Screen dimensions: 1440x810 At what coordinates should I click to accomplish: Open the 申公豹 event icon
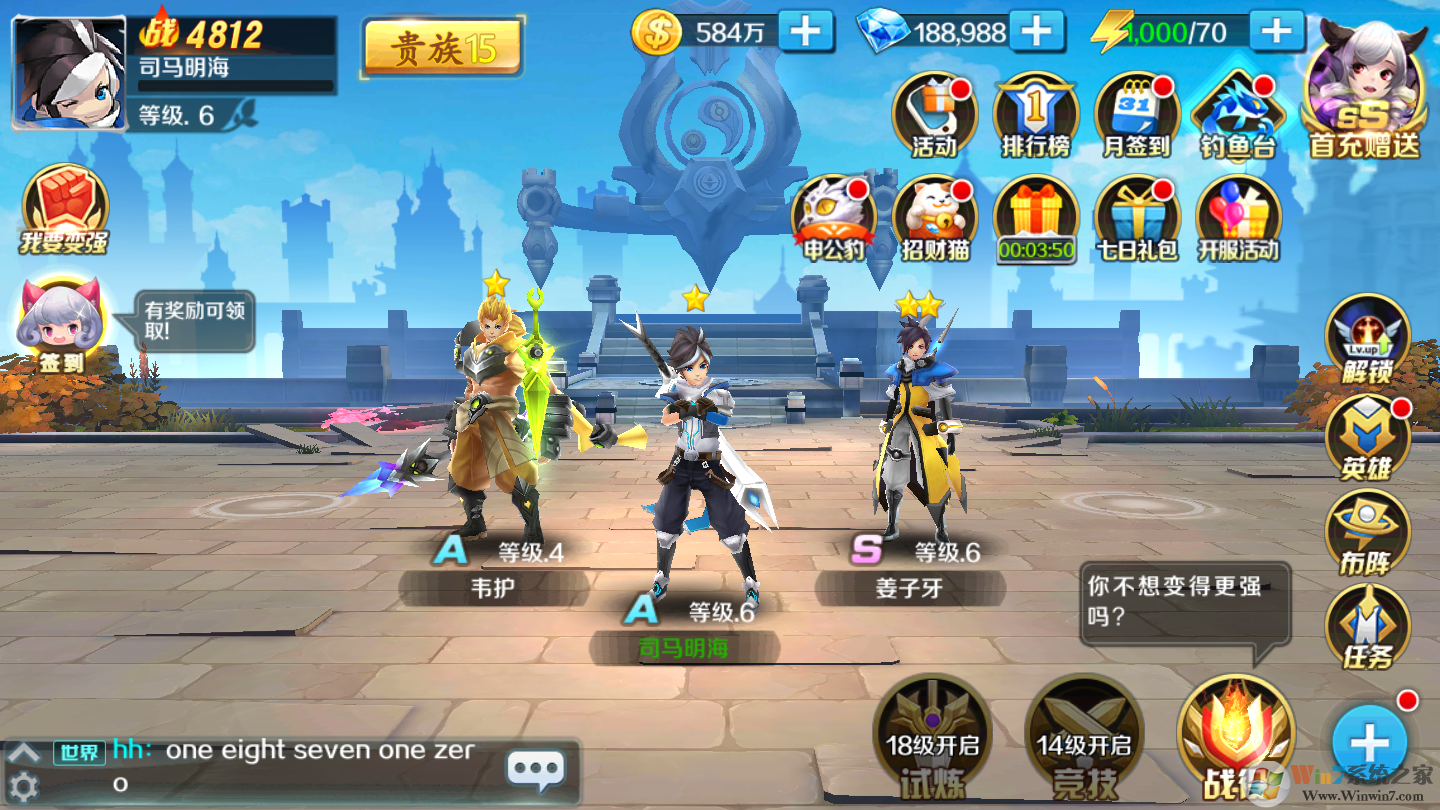click(x=834, y=219)
